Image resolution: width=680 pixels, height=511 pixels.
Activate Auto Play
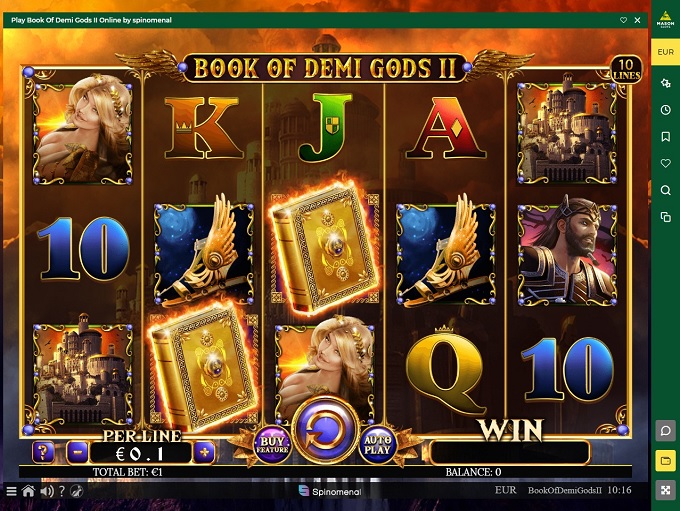(378, 443)
